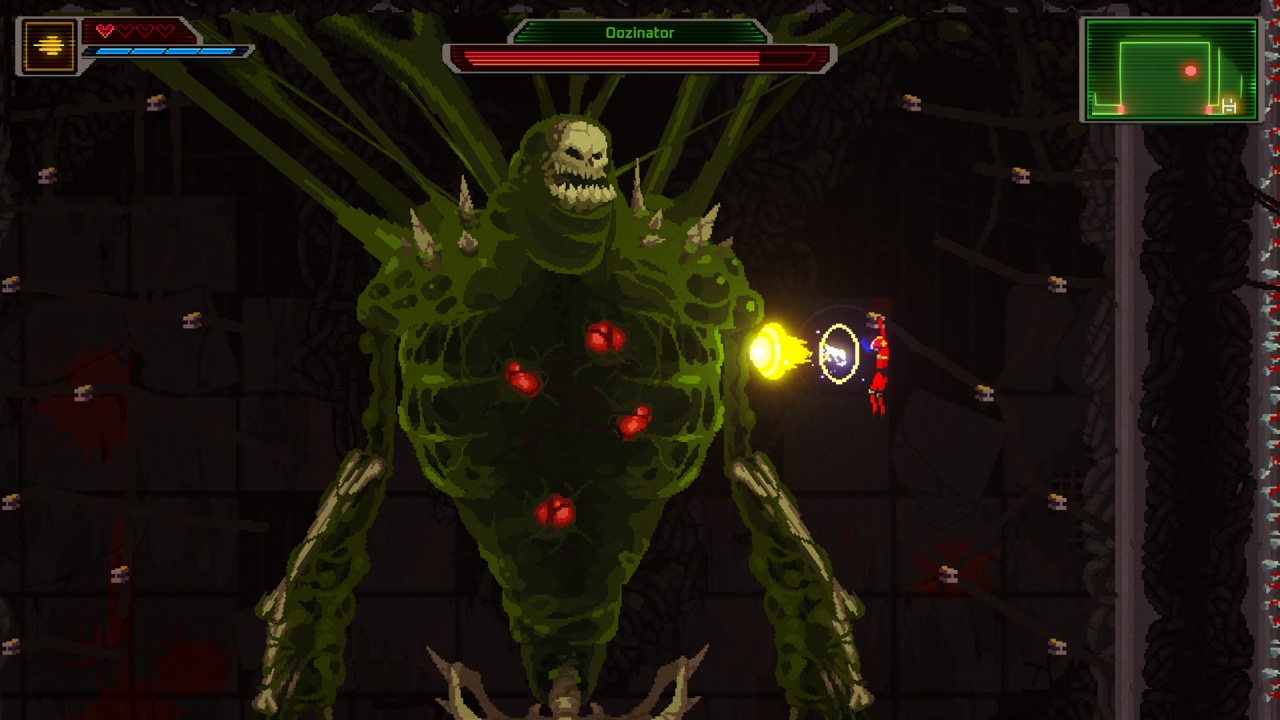Select the character avatar in the top-left HUD
Viewport: 1280px width, 720px height.
[x=49, y=44]
